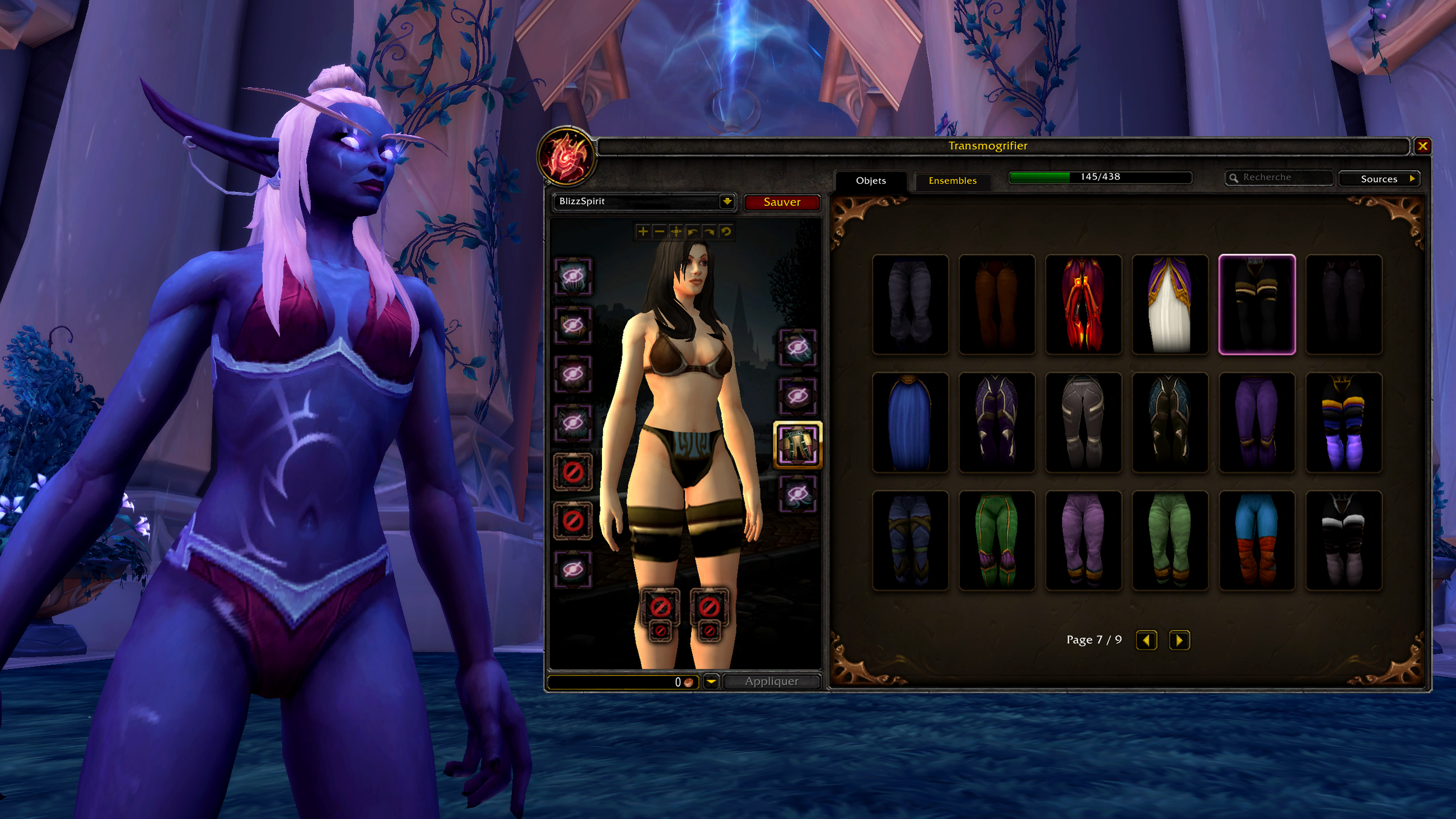Image resolution: width=1456 pixels, height=819 pixels.
Task: Choose the bright green pants appearance
Action: [x=996, y=540]
